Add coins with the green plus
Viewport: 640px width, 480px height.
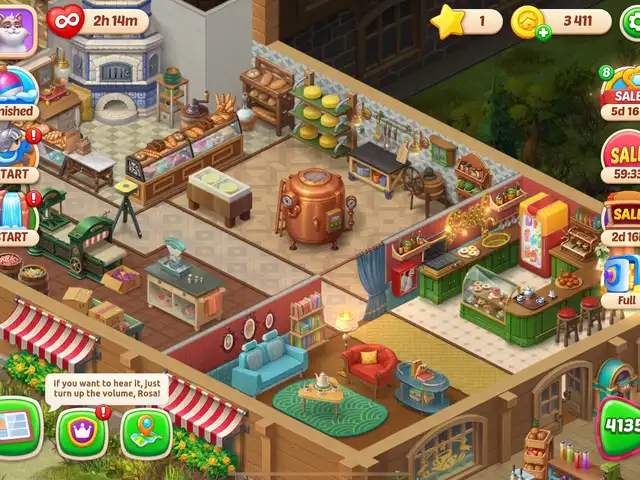pos(543,32)
